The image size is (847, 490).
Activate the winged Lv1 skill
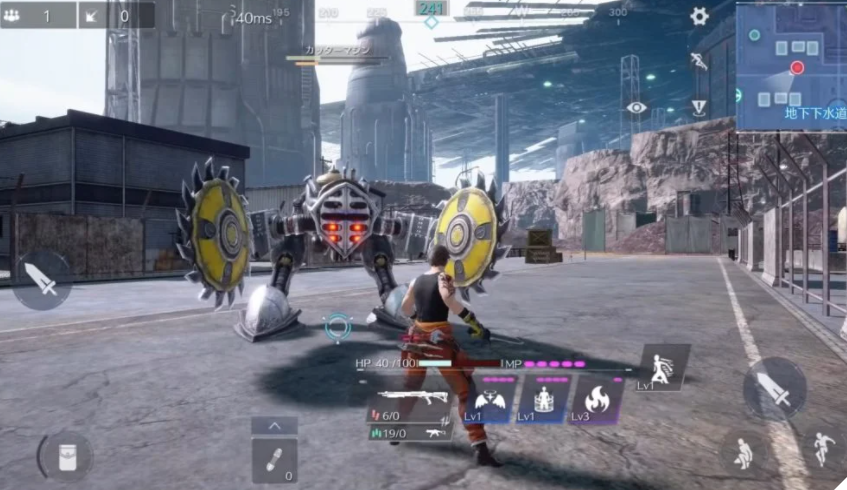tap(490, 400)
